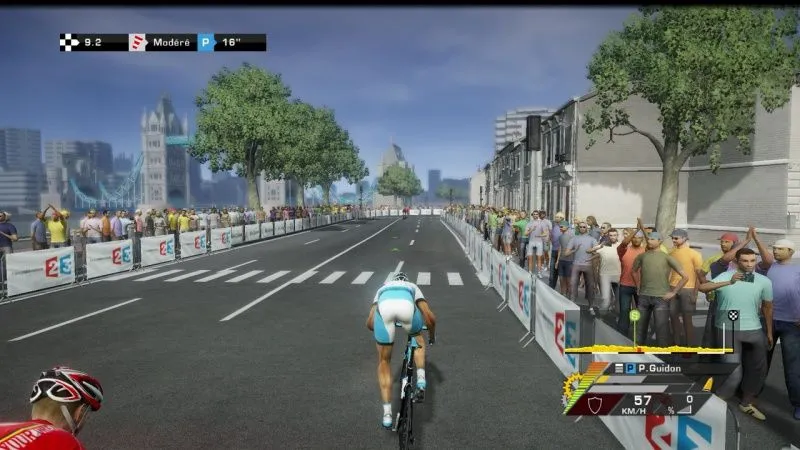Image resolution: width=800 pixels, height=450 pixels.
Task: Select the green sprint marker on the profile
Action: click(x=634, y=316)
